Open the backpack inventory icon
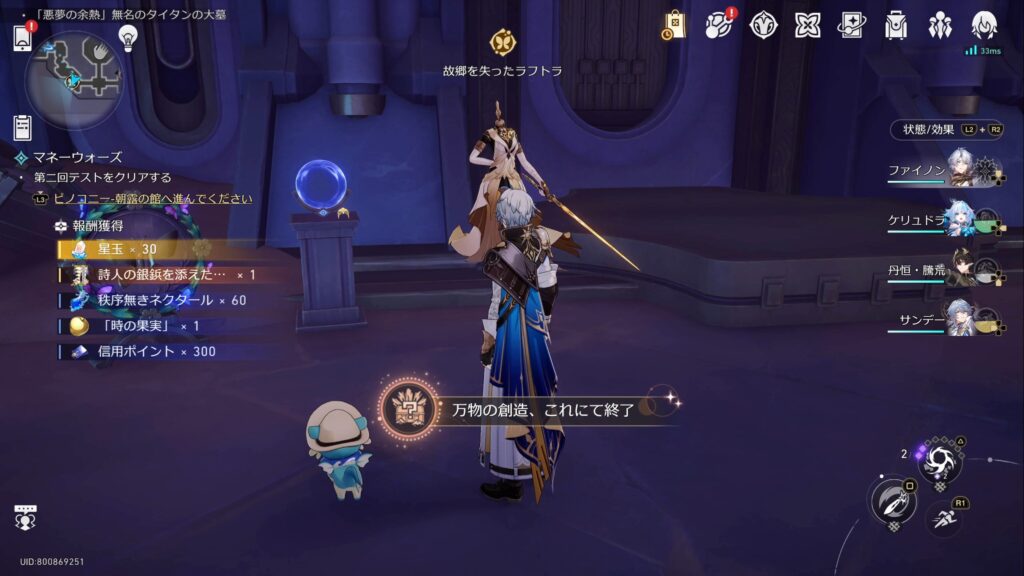1024x576 pixels. tap(896, 25)
